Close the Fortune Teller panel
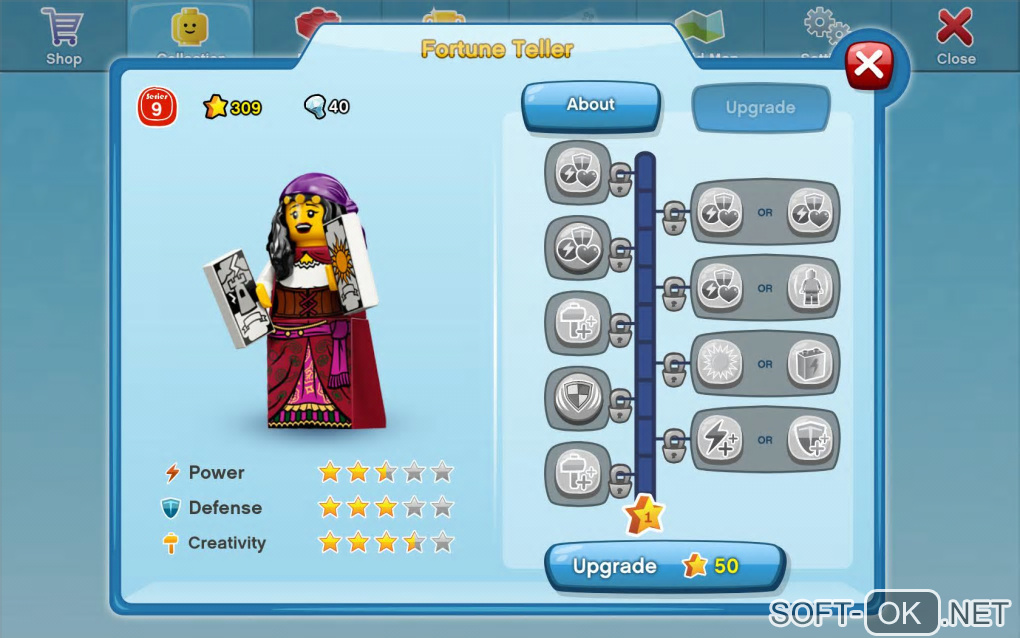This screenshot has height=638, width=1020. pyautogui.click(x=869, y=65)
